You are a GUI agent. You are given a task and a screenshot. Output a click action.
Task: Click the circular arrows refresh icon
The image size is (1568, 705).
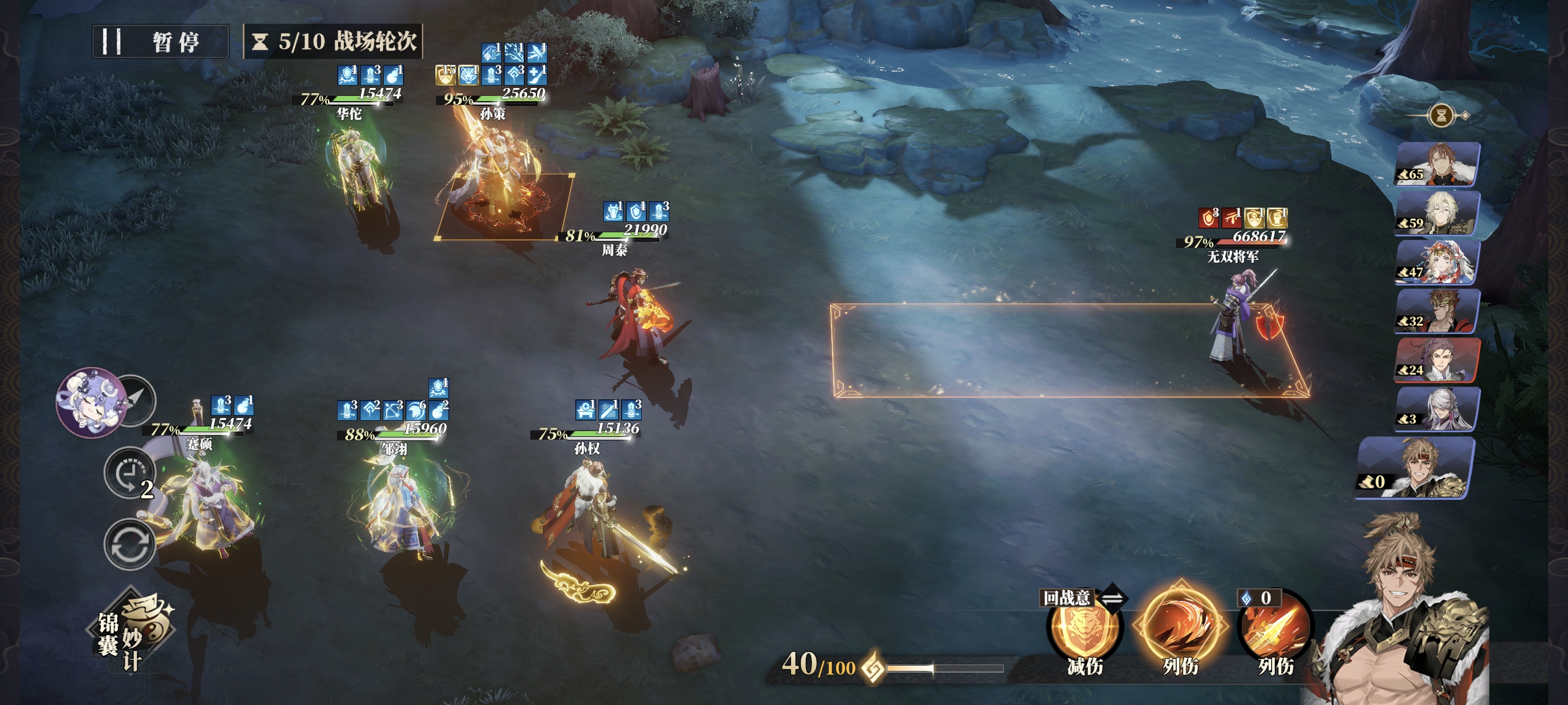pos(129,544)
